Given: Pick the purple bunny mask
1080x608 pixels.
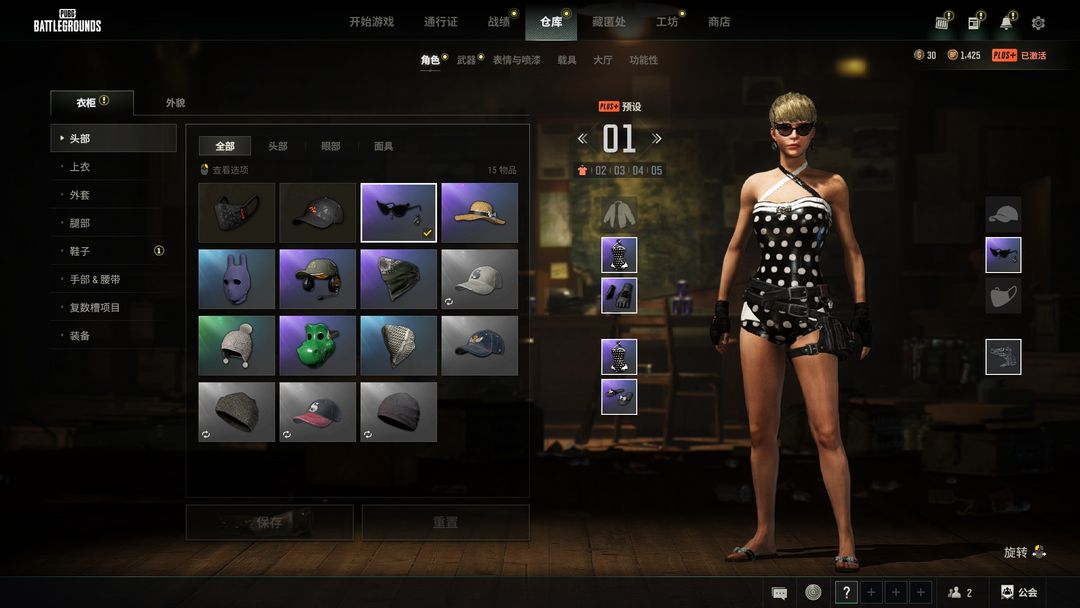Looking at the screenshot, I should (x=236, y=279).
